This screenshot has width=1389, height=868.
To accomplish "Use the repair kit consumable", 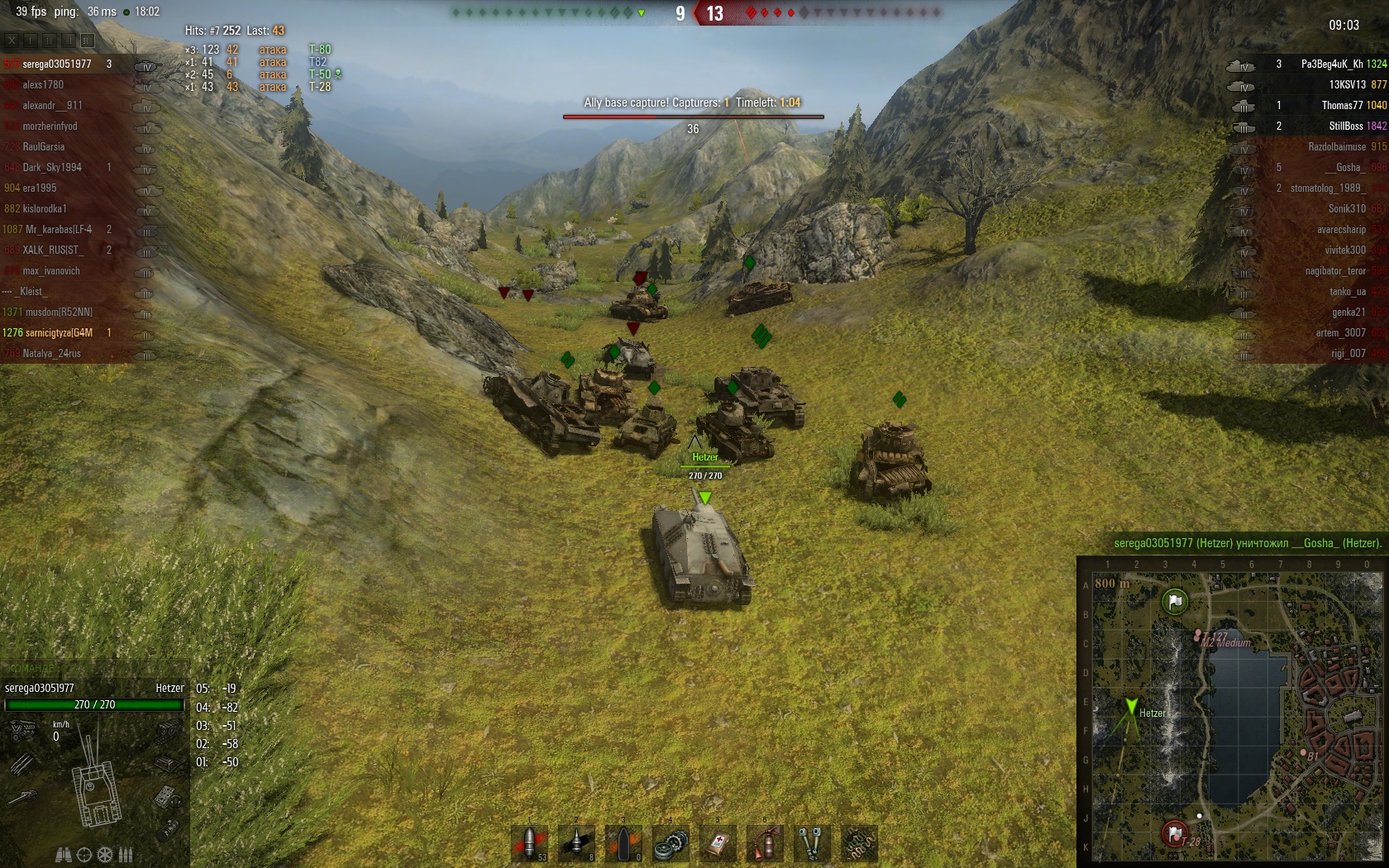I will point(671,844).
